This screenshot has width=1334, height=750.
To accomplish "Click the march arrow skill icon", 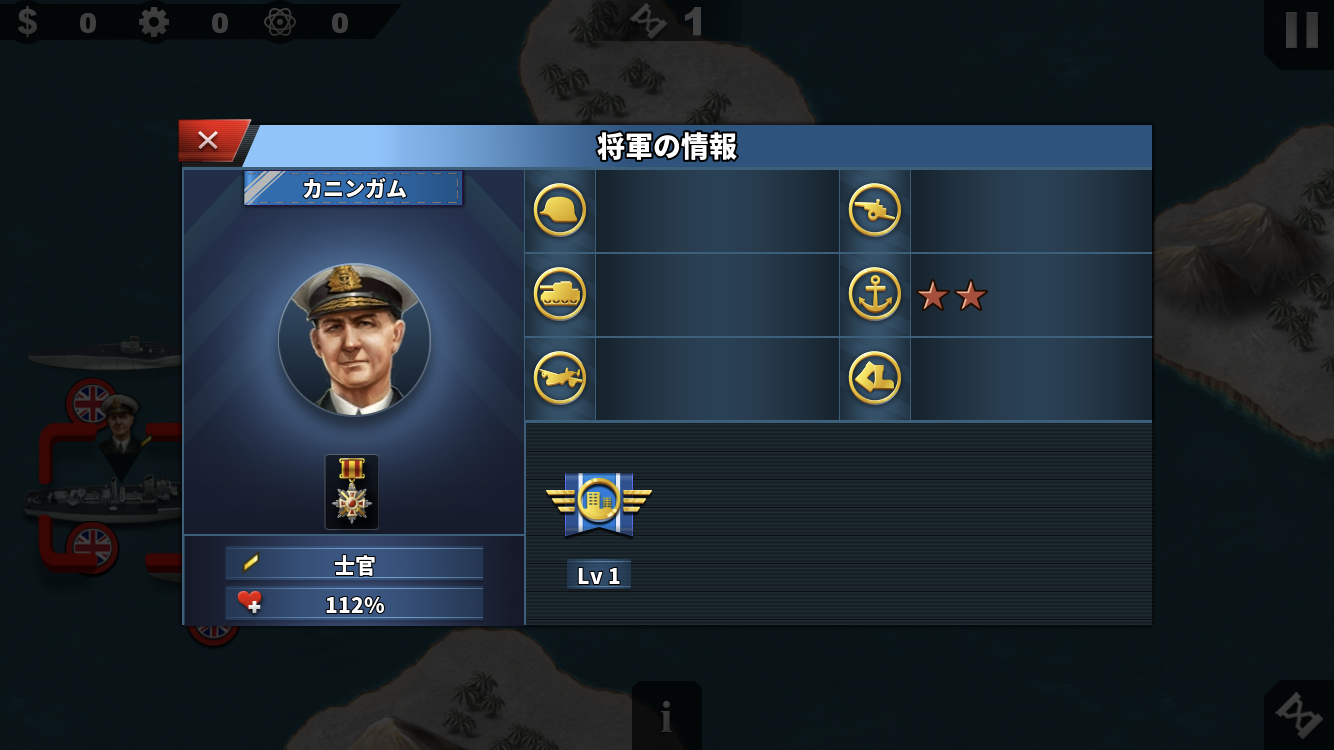I will (x=874, y=378).
